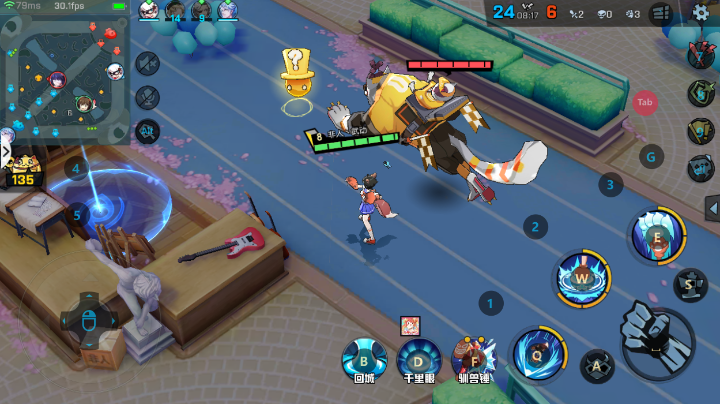The width and height of the screenshot is (720, 404).
Task: Toggle the muted speaker button
Action: tap(147, 64)
